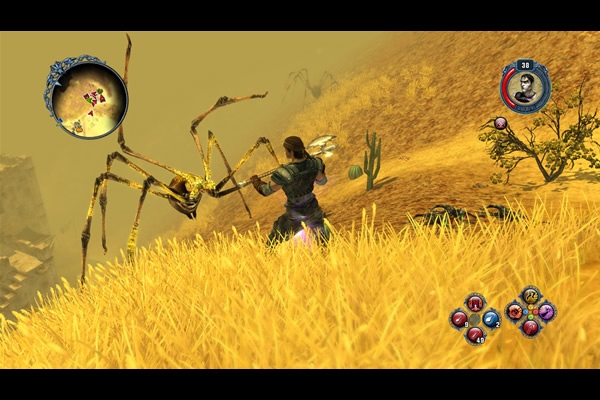
Task: Click the small red buff icon below portrait
Action: click(x=500, y=123)
